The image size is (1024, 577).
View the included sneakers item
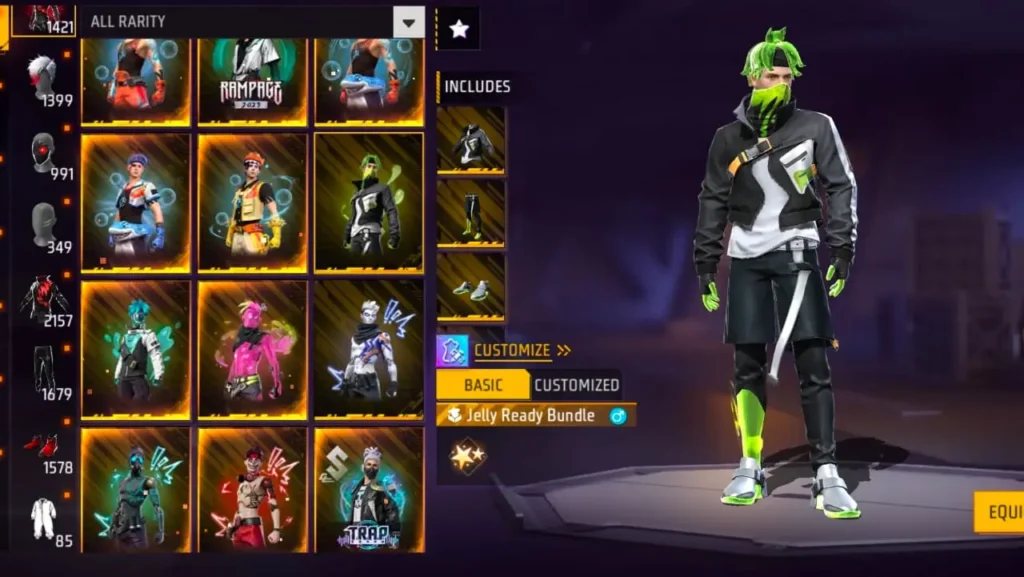[471, 287]
